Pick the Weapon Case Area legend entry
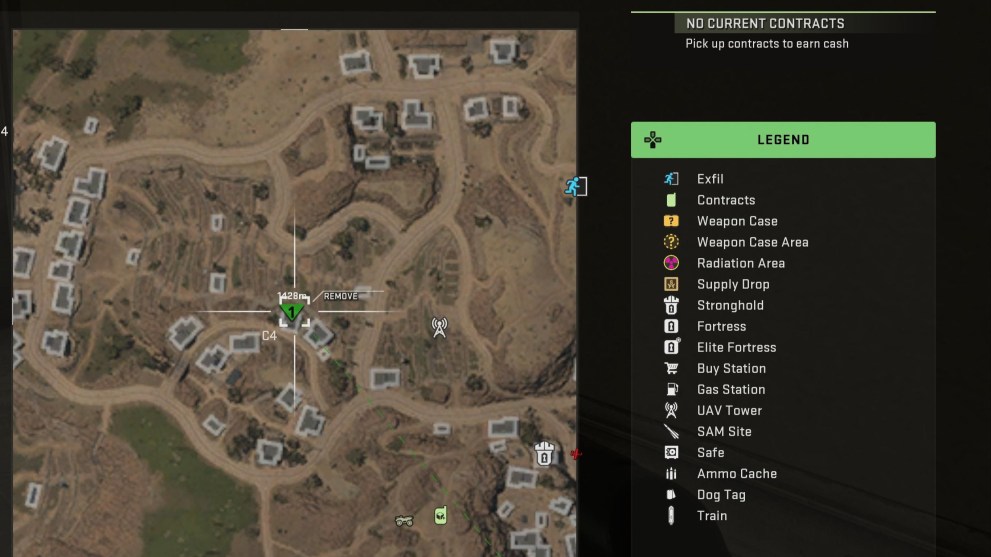Screen dimensions: 991x557 (x=752, y=242)
